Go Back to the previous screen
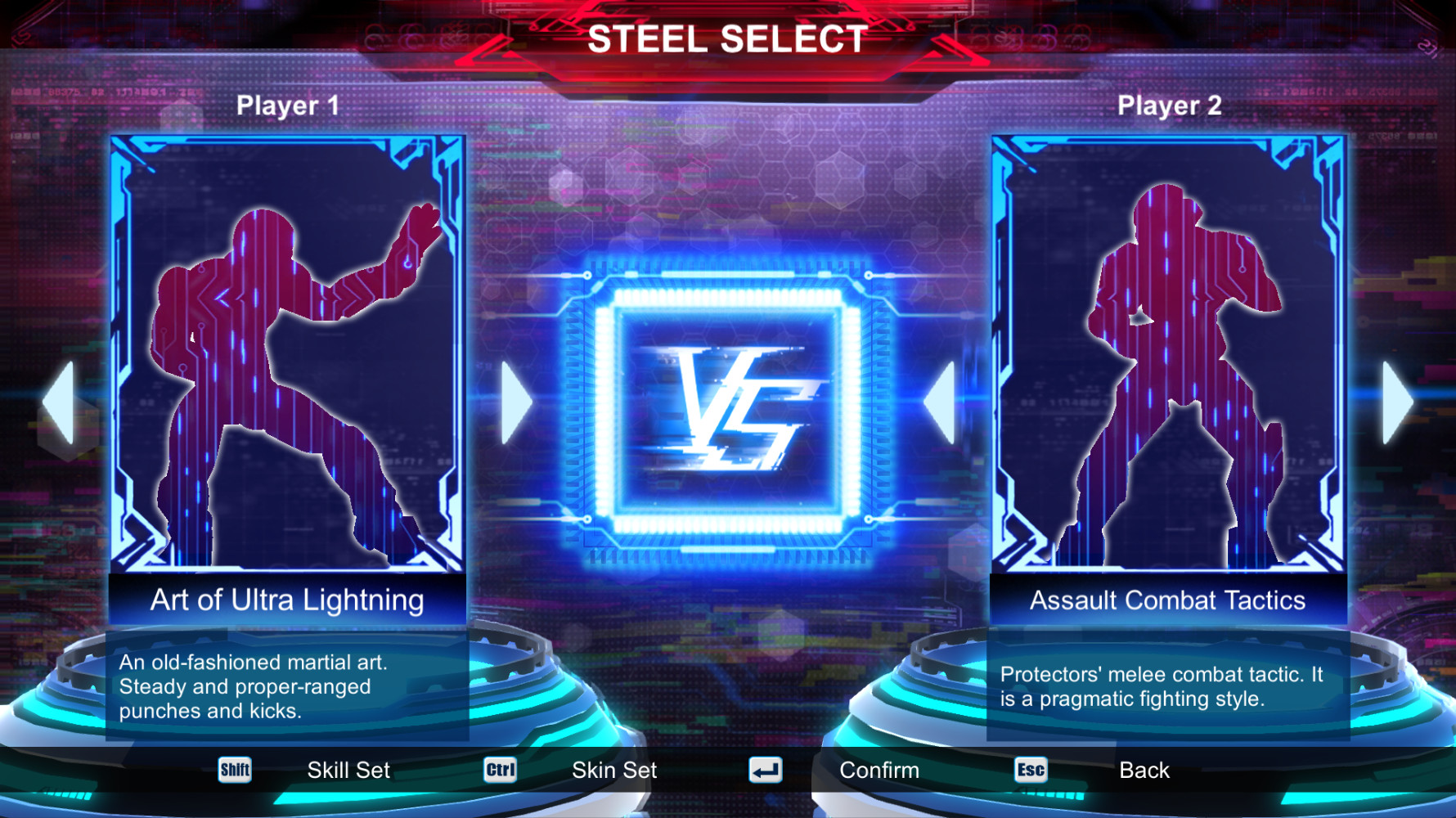The width and height of the screenshot is (1456, 818). (1144, 769)
